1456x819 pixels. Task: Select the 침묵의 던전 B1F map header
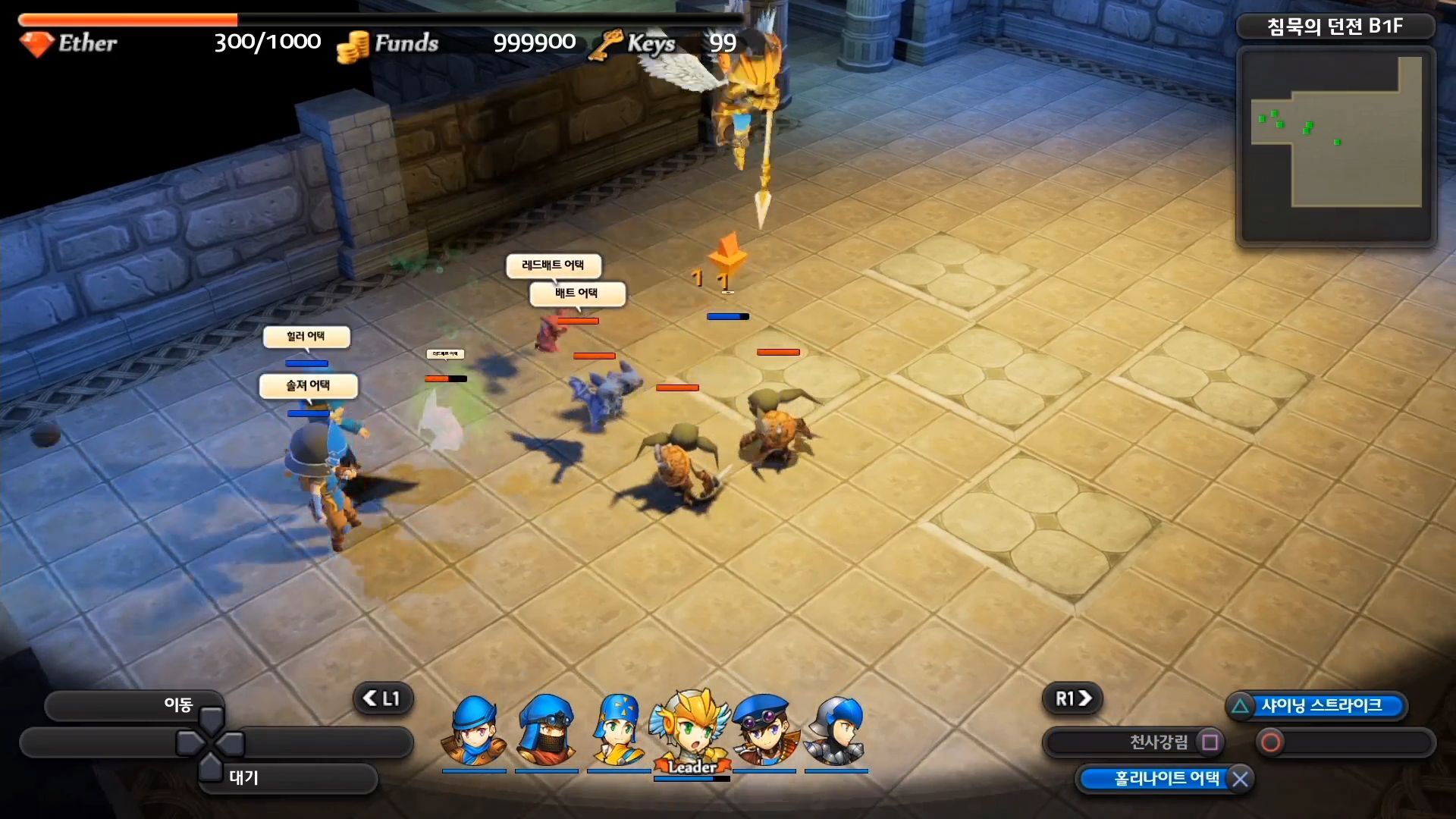(x=1335, y=26)
